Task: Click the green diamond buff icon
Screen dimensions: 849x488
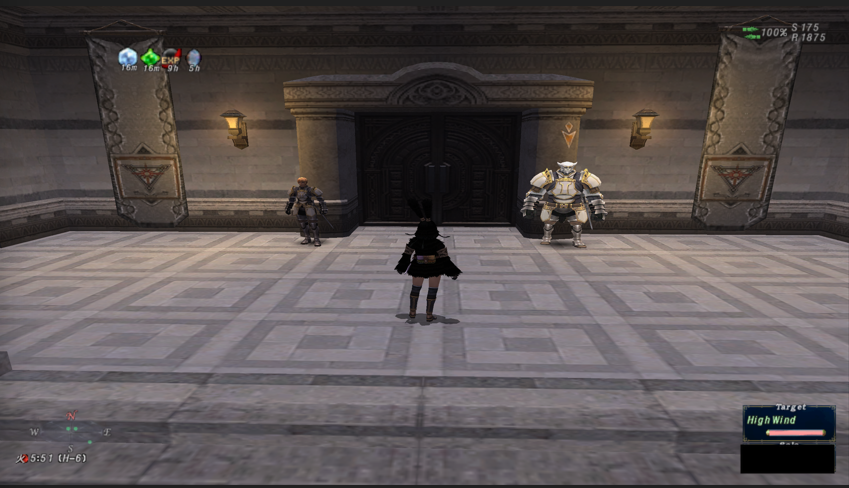Action: click(x=150, y=57)
